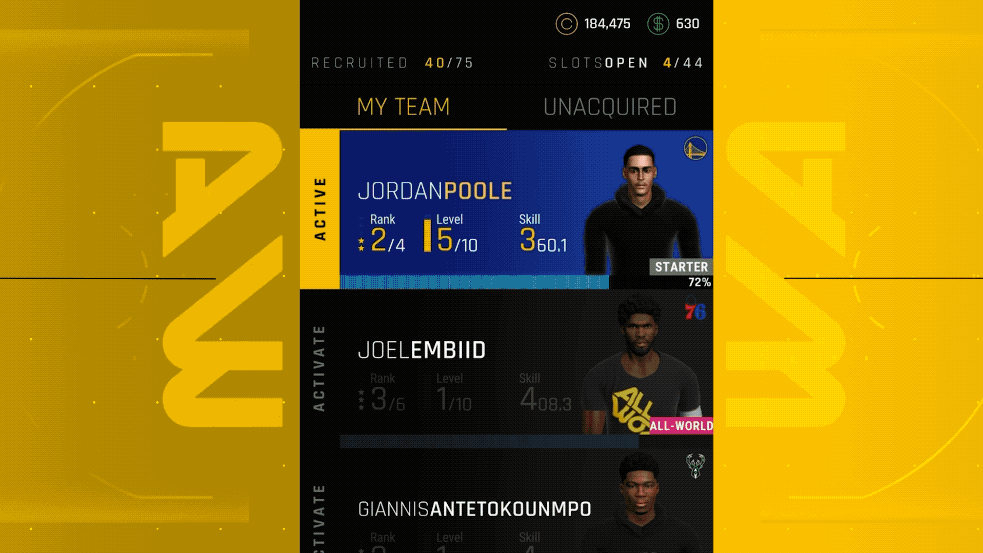The height and width of the screenshot is (553, 983).
Task: Open the gold coin currency balance
Action: click(x=593, y=24)
